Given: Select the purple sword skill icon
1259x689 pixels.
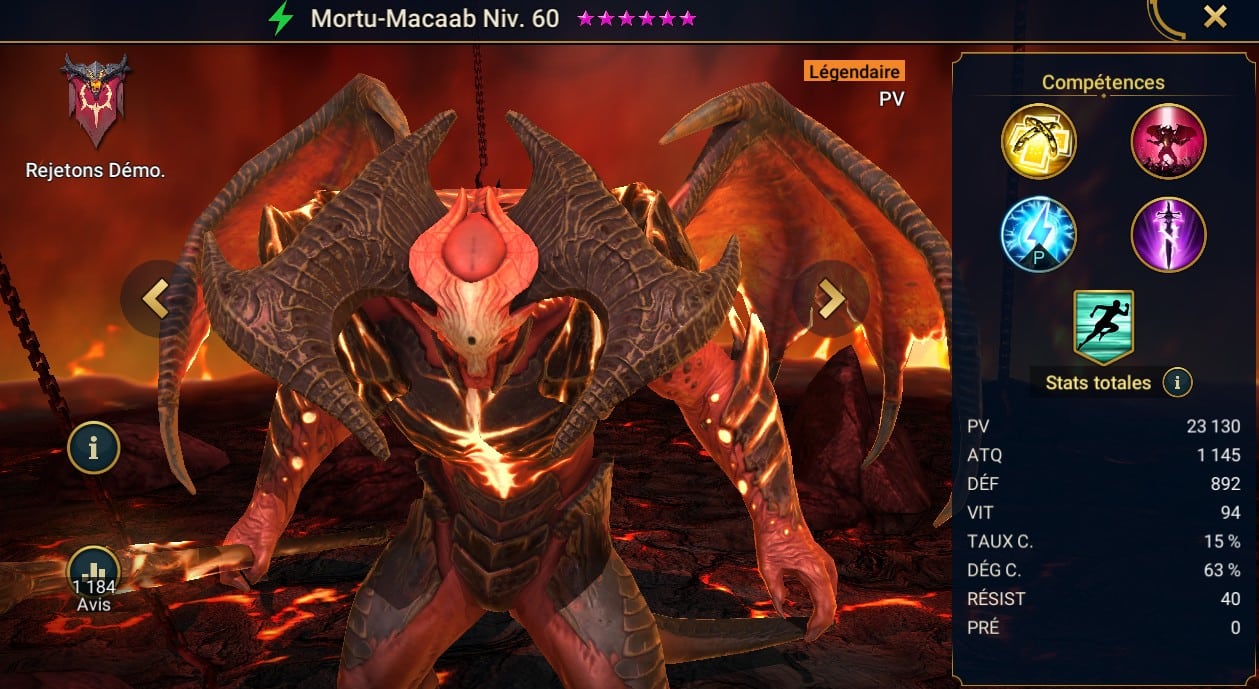Looking at the screenshot, I should (1168, 235).
